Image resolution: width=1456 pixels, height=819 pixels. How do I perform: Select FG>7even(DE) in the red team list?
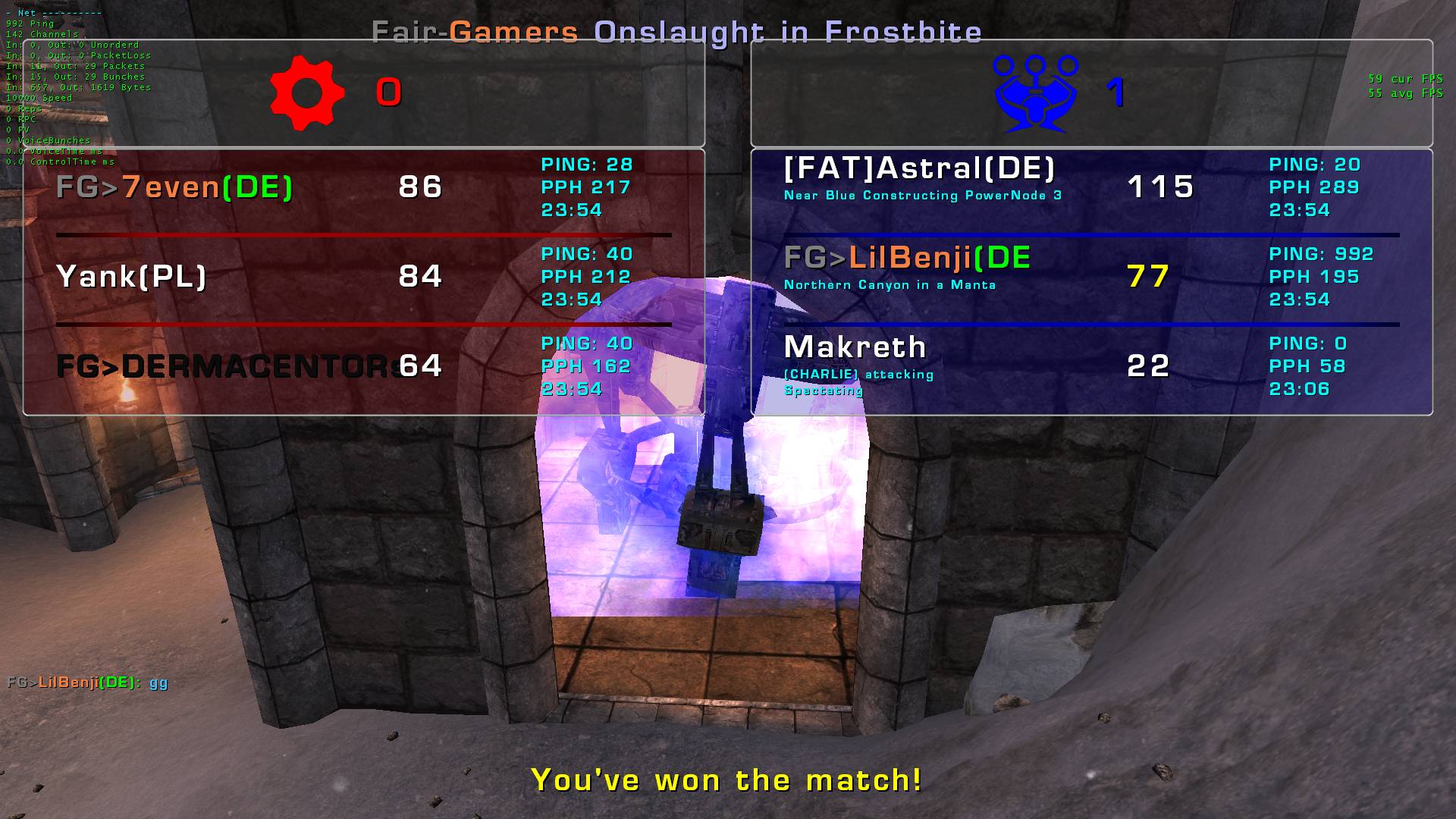click(174, 187)
